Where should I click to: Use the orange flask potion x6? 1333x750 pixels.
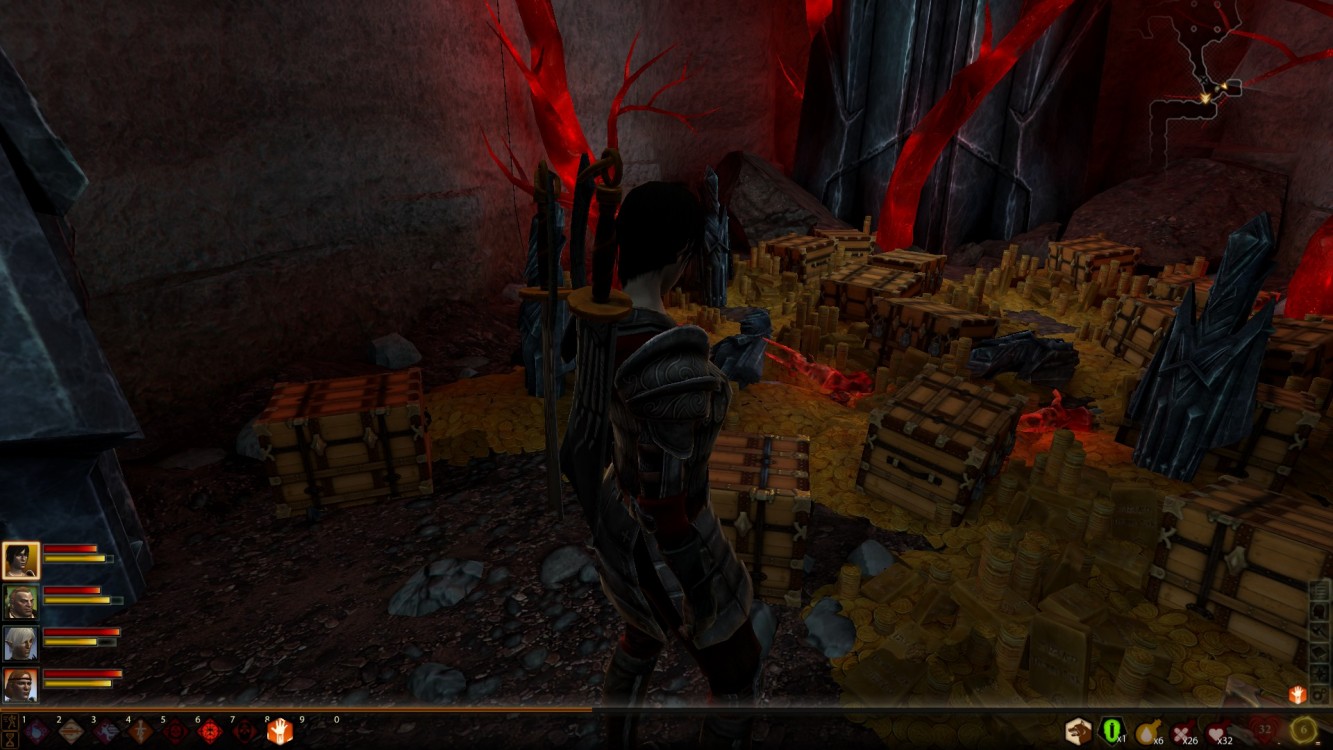point(1147,731)
